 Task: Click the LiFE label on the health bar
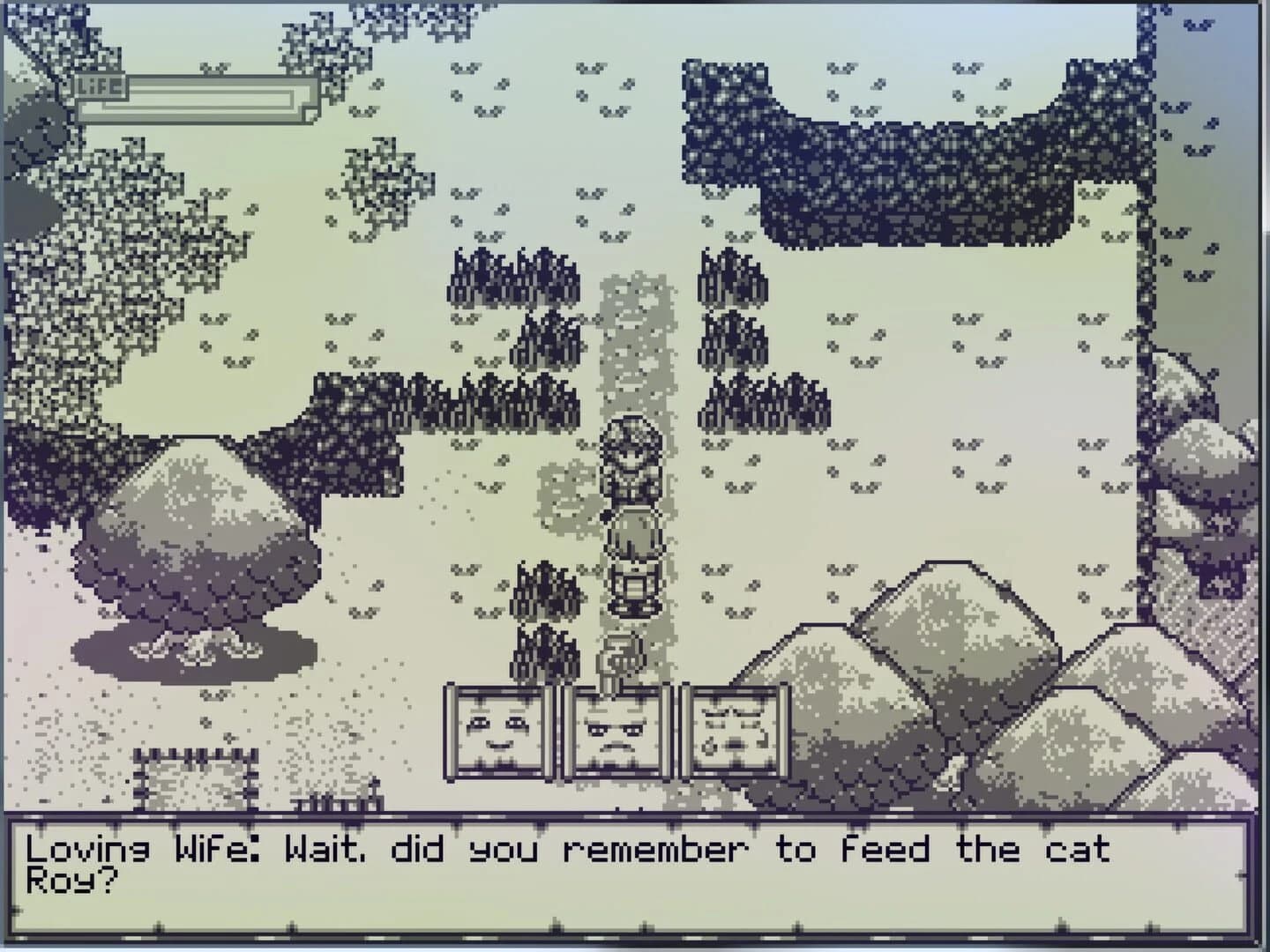(x=100, y=87)
